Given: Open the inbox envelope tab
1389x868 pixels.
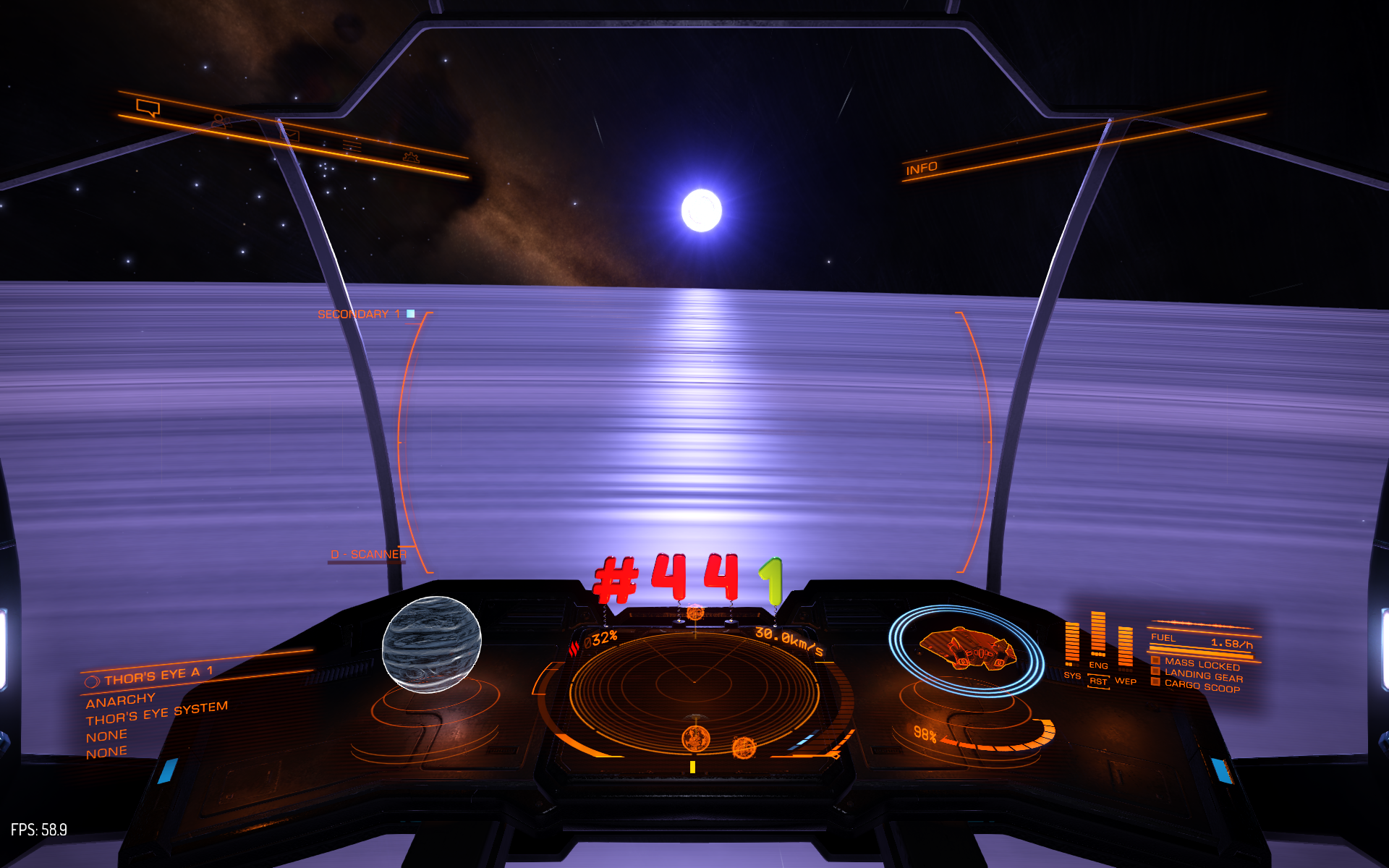Looking at the screenshot, I should tap(289, 135).
